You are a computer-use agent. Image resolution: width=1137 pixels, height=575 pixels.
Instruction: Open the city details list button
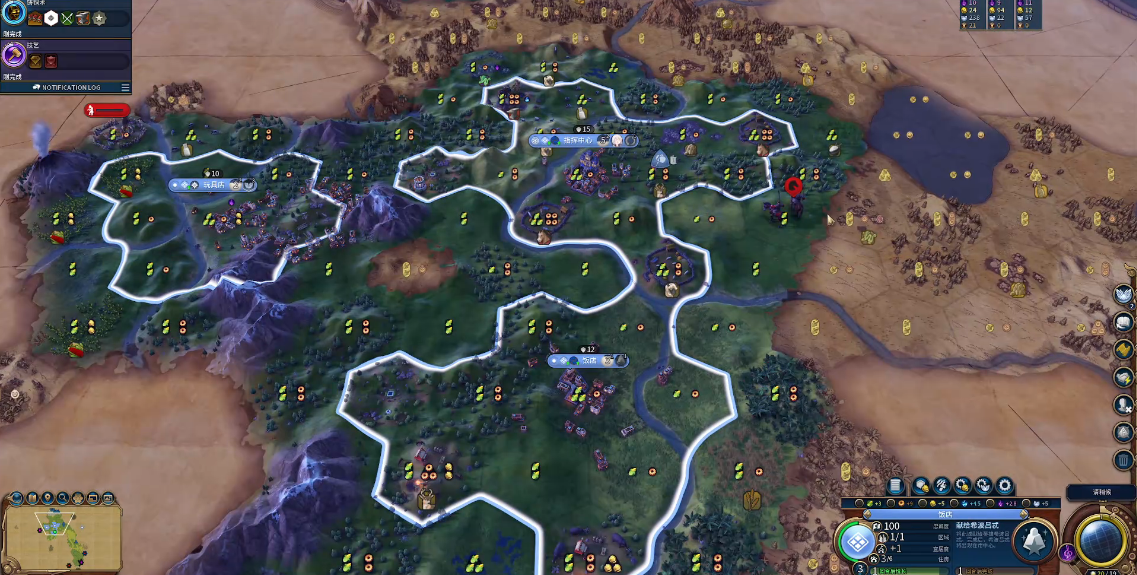895,486
